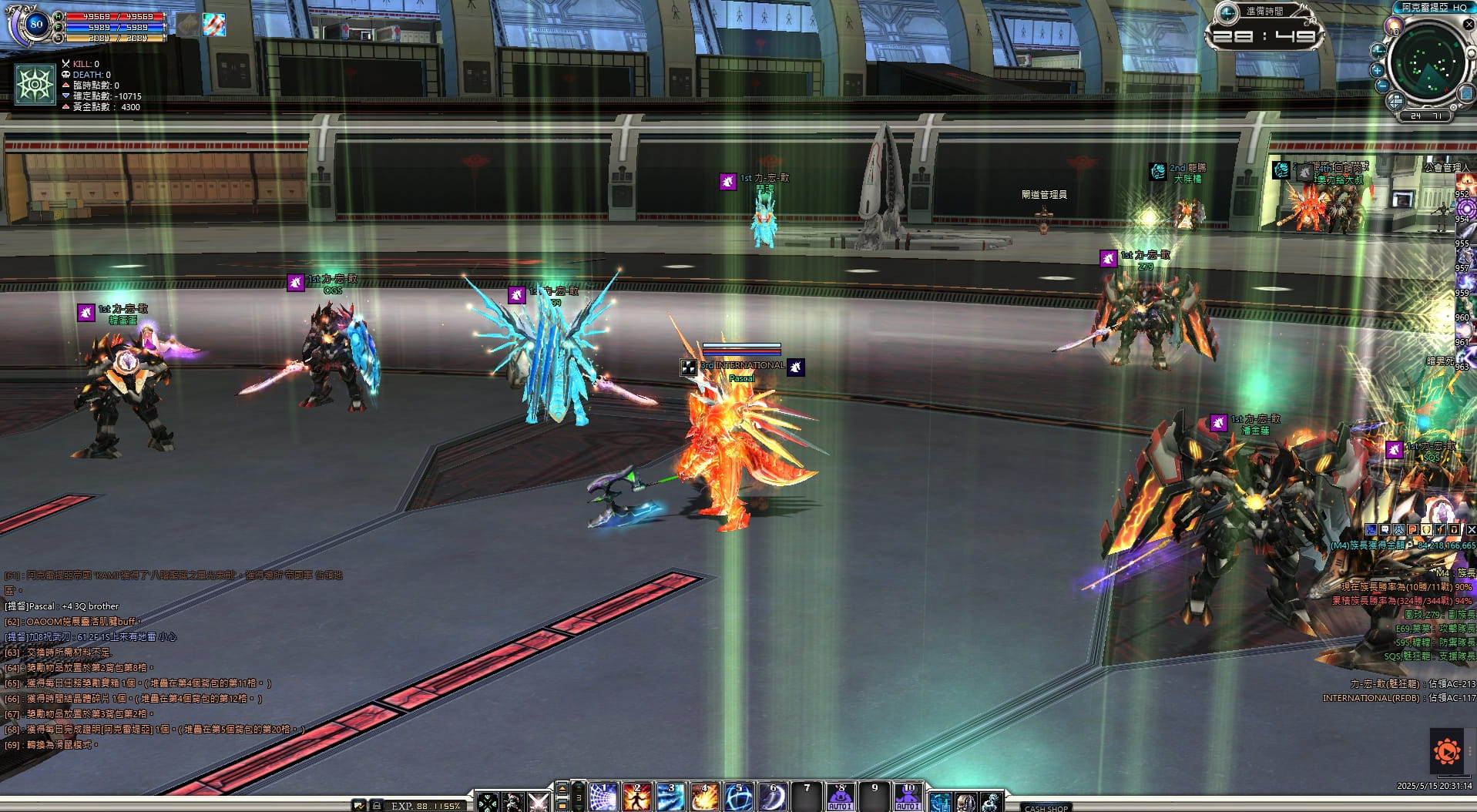This screenshot has width=1477, height=812.
Task: Activate the web net skill in slot 1
Action: point(603,797)
